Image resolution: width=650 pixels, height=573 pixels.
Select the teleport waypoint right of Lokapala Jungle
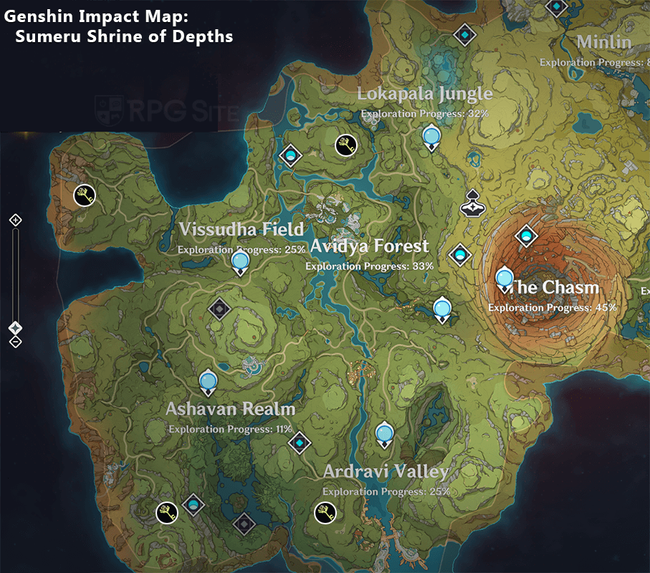[x=431, y=137]
